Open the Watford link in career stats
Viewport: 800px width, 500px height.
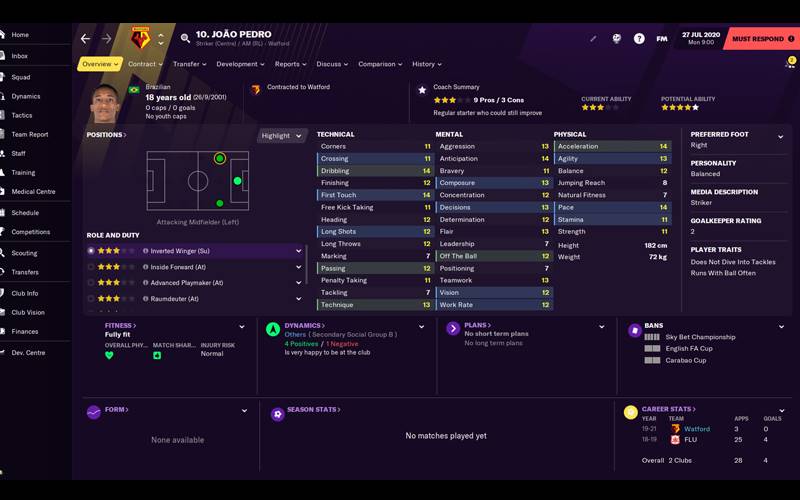pos(697,429)
